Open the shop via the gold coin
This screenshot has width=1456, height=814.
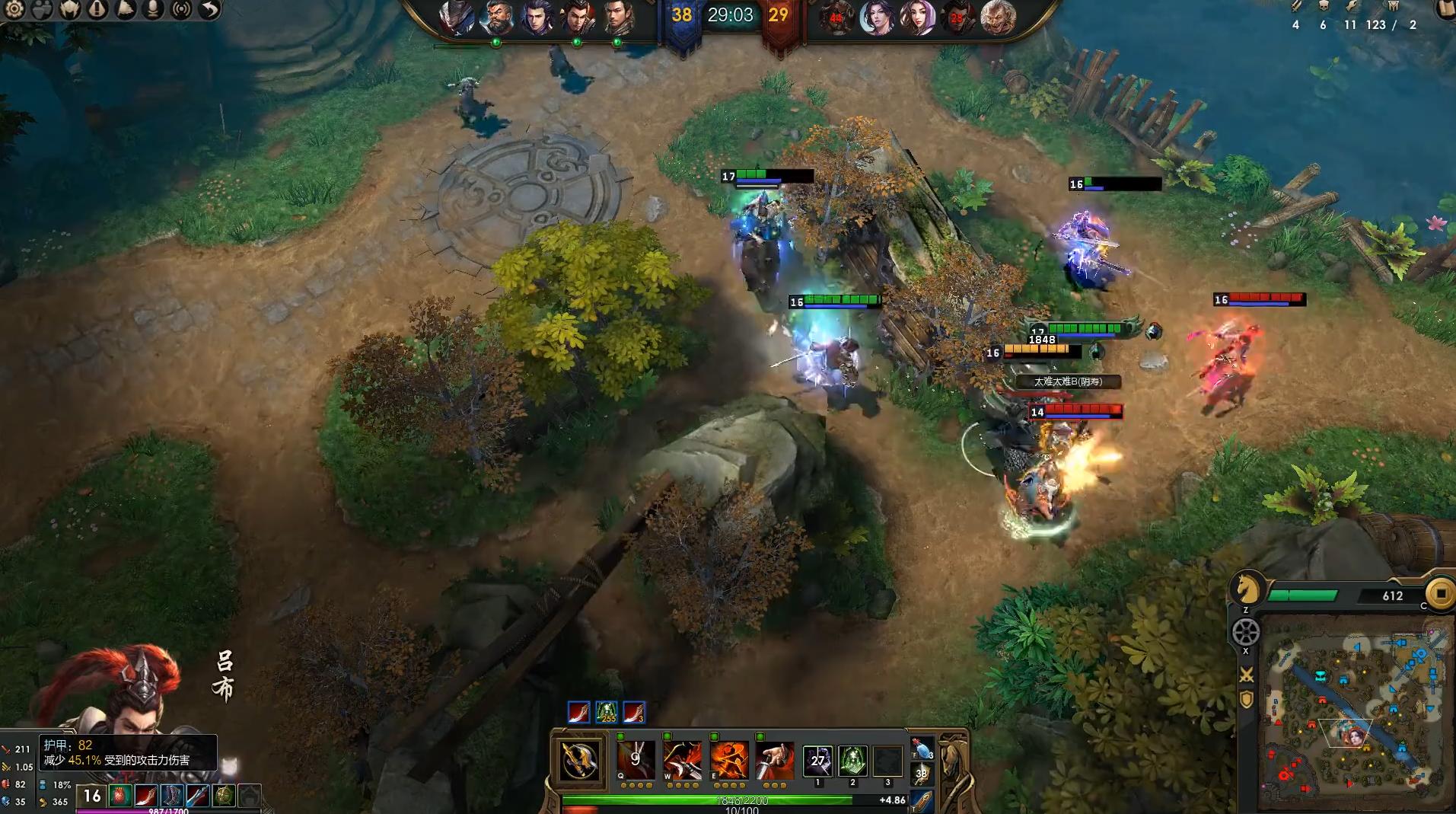1440,593
